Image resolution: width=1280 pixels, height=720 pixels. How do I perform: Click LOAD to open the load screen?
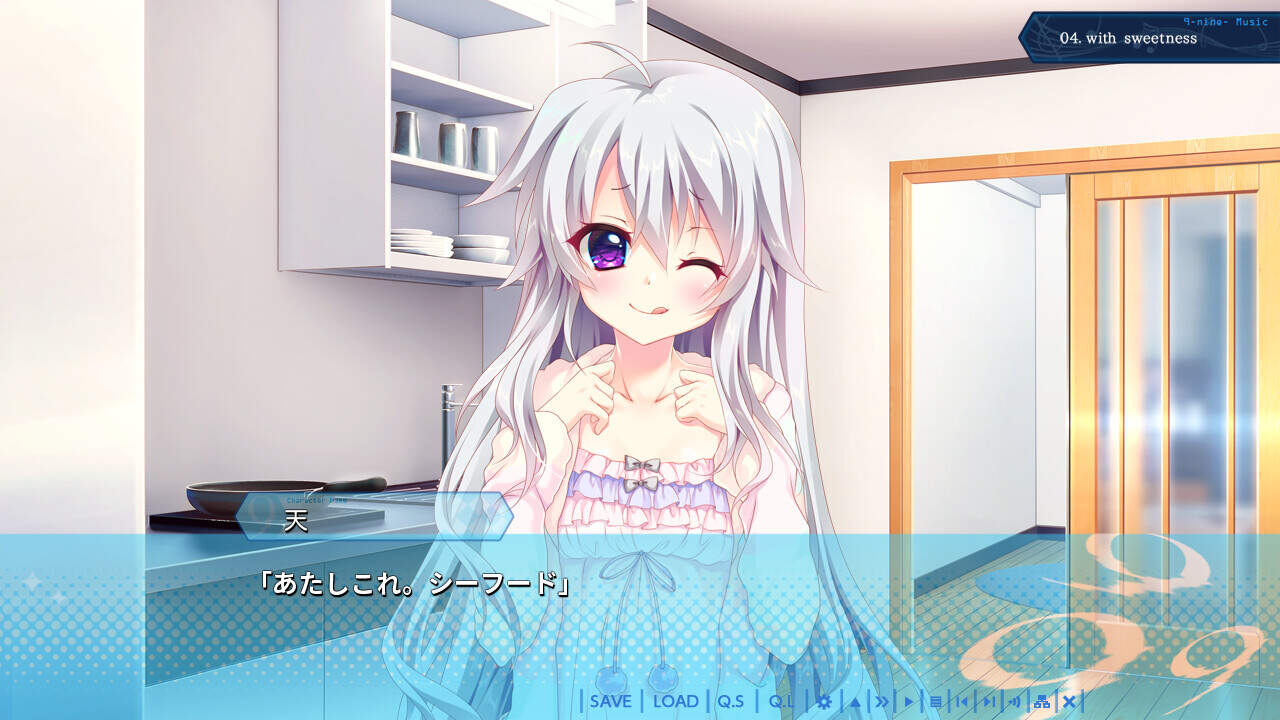677,702
